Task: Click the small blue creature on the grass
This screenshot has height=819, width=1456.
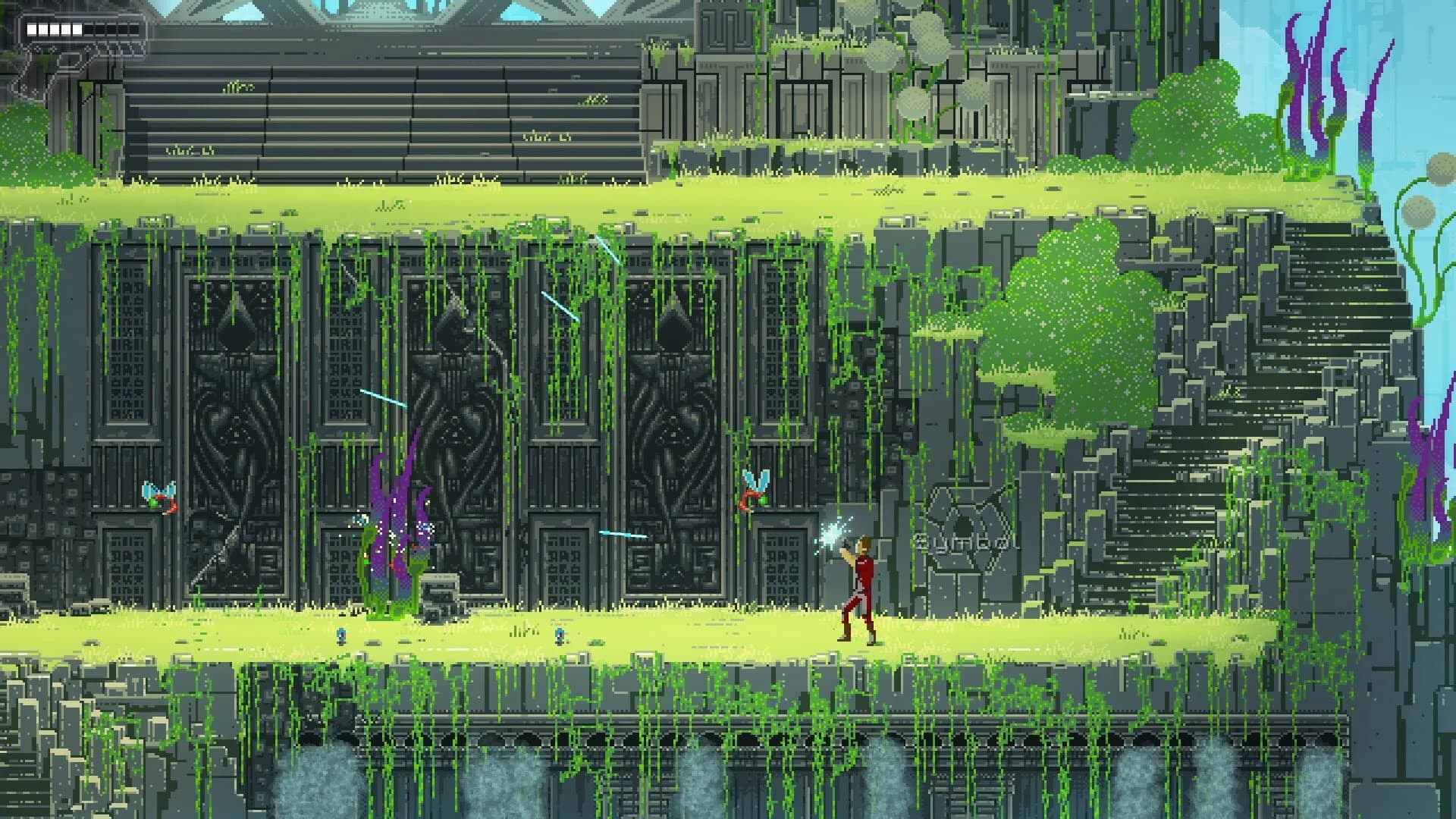Action: point(341,637)
